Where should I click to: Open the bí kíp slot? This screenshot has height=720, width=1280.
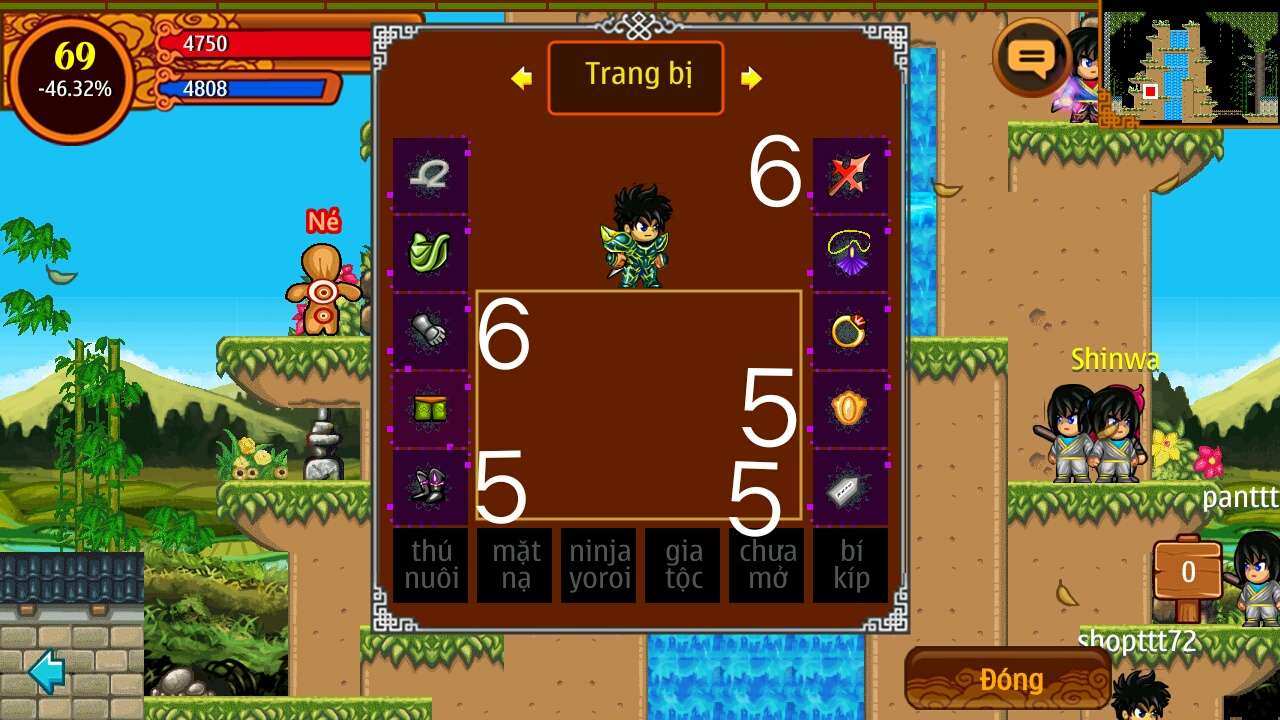pos(850,565)
